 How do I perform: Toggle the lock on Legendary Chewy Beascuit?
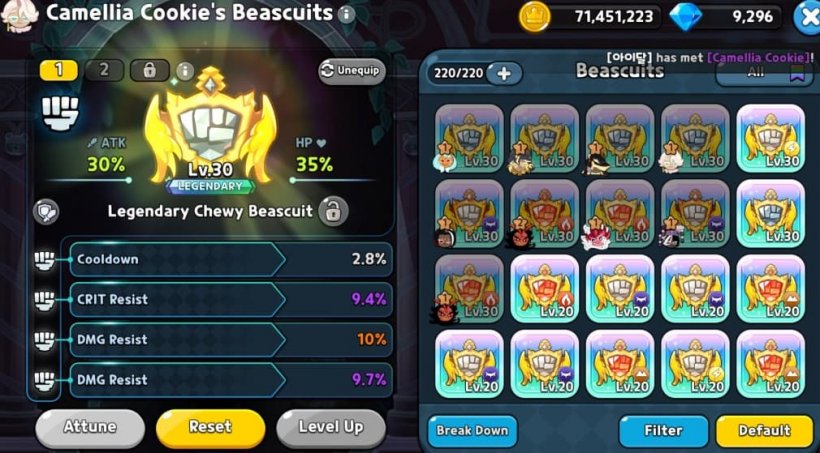click(x=333, y=211)
